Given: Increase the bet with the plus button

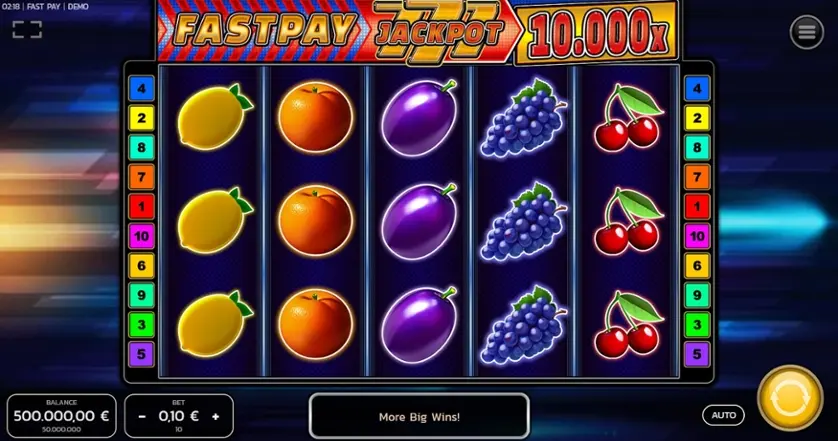Looking at the screenshot, I should click(215, 414).
